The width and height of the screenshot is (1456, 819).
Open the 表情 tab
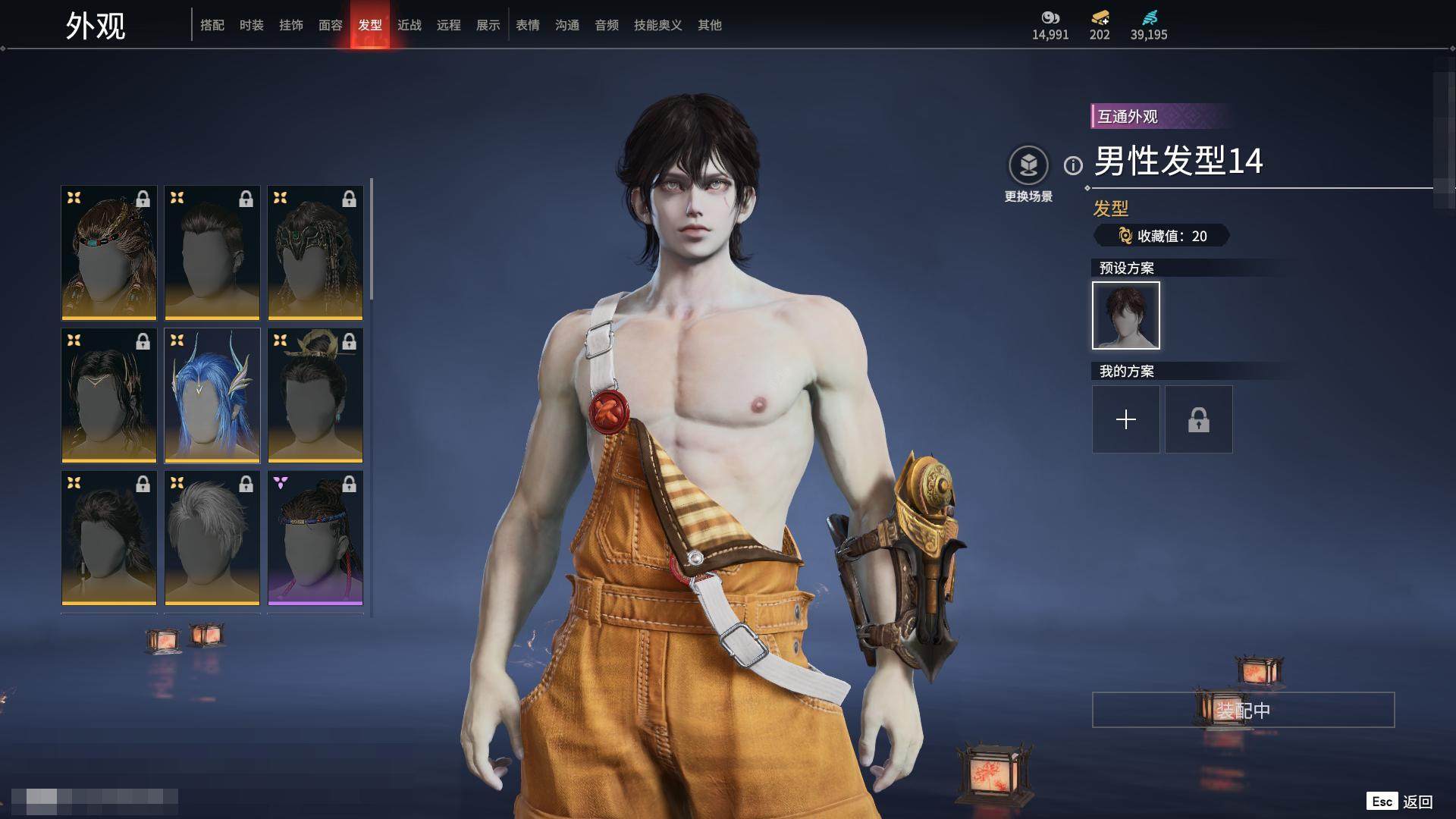click(528, 25)
